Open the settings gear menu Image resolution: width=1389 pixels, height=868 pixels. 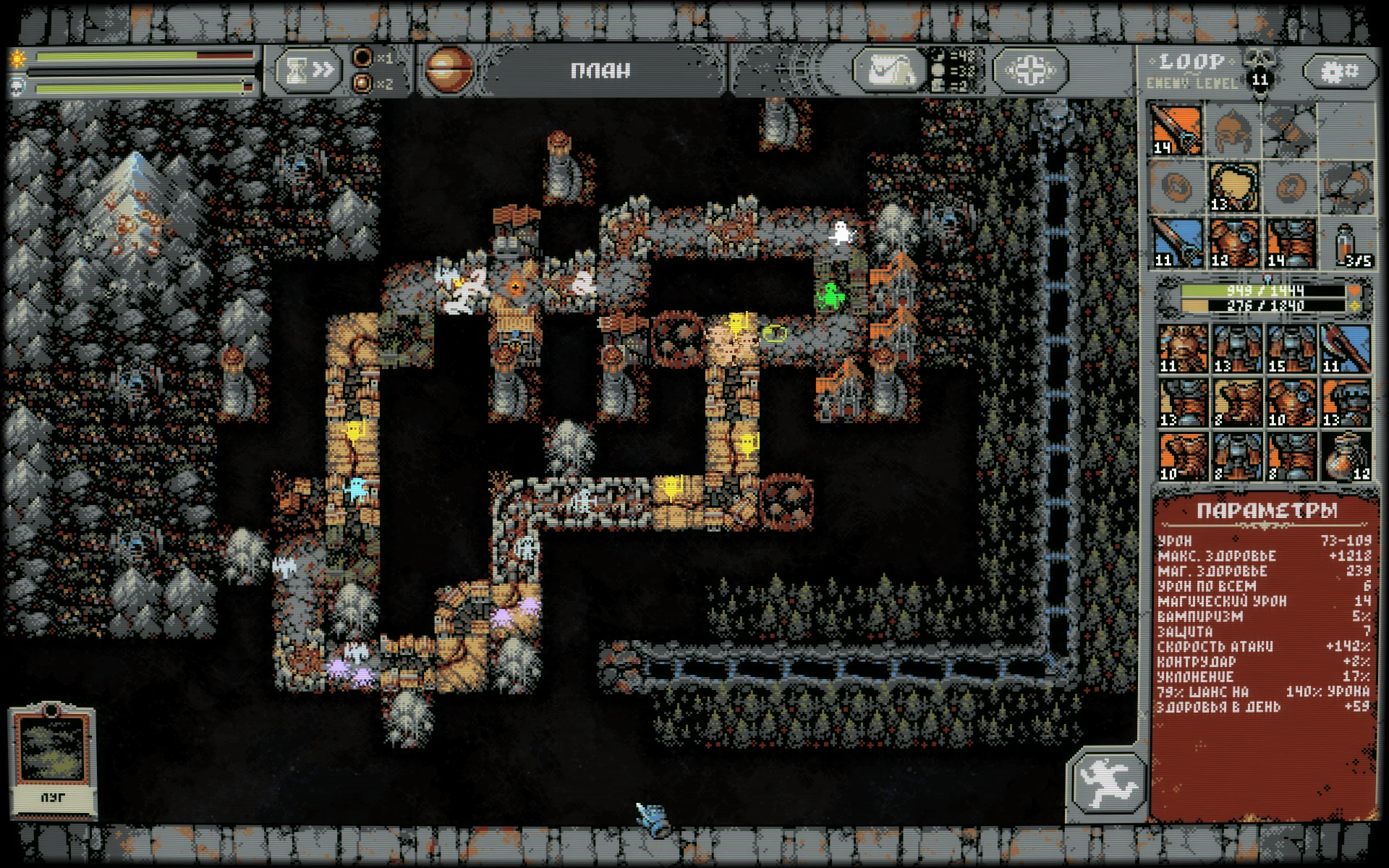tap(1340, 71)
